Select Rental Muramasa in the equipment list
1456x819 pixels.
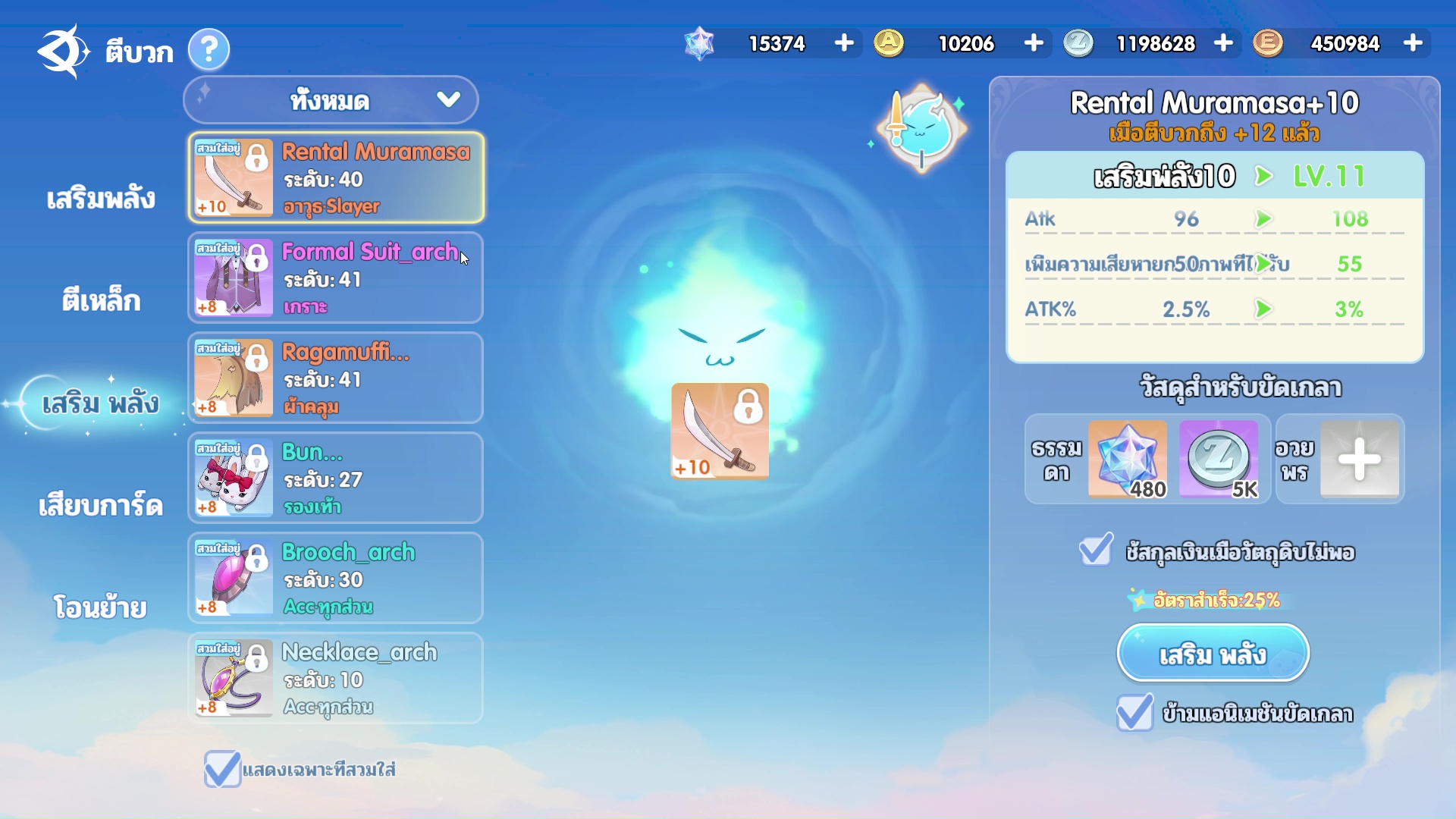(x=335, y=178)
